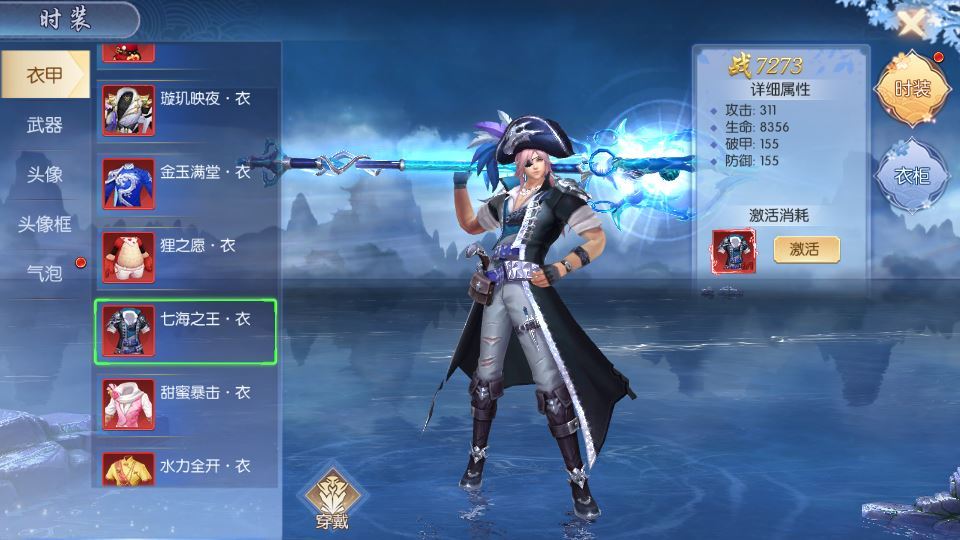Switch to the 衣甲 outfit tab
Screen dimensions: 960x540
pyautogui.click(x=44, y=75)
